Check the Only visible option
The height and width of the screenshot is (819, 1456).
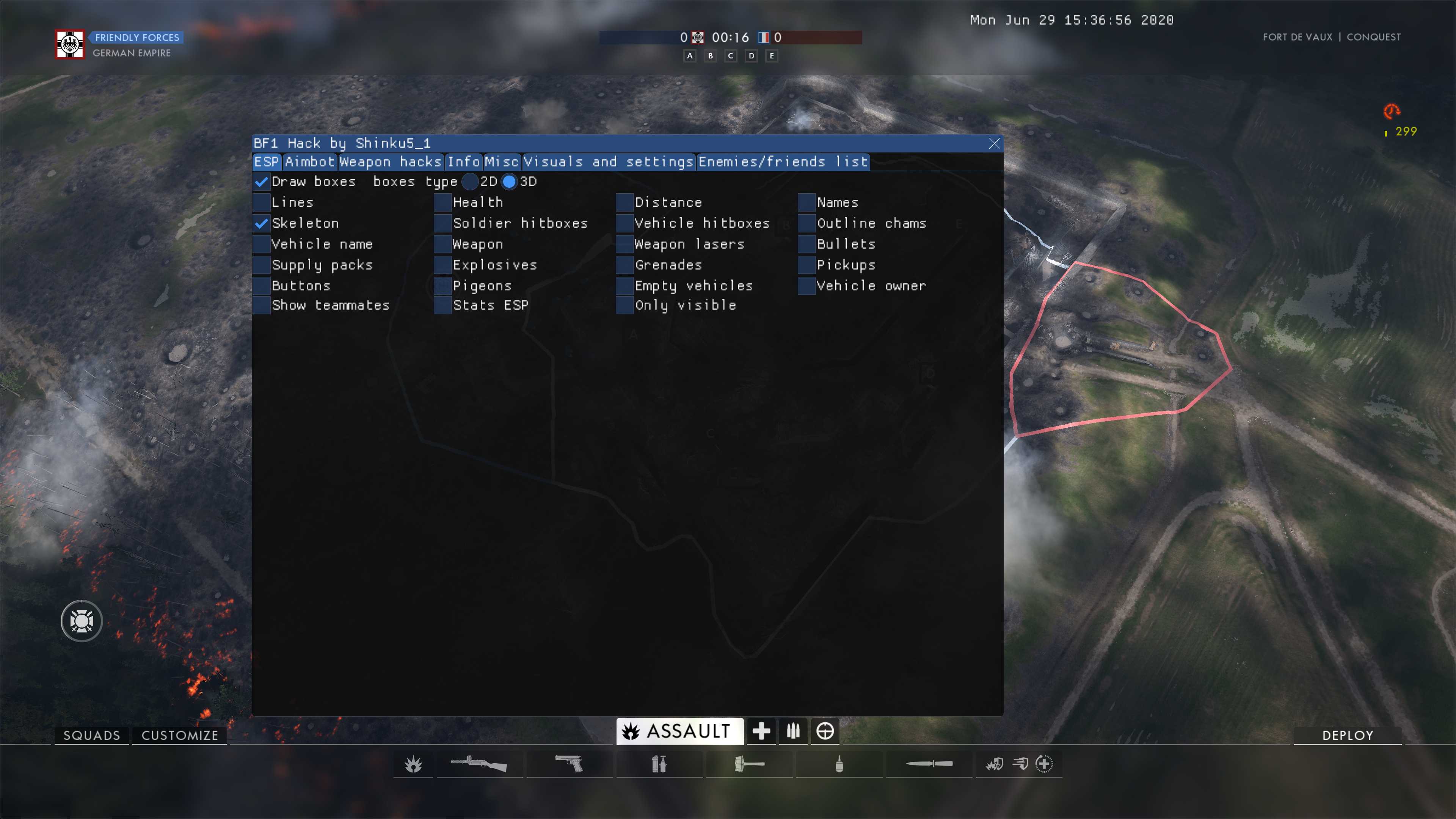point(624,306)
